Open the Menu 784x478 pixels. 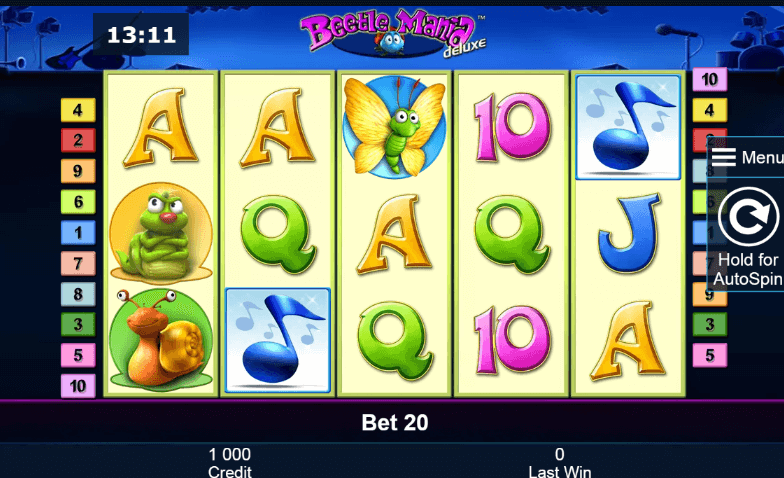[x=746, y=158]
